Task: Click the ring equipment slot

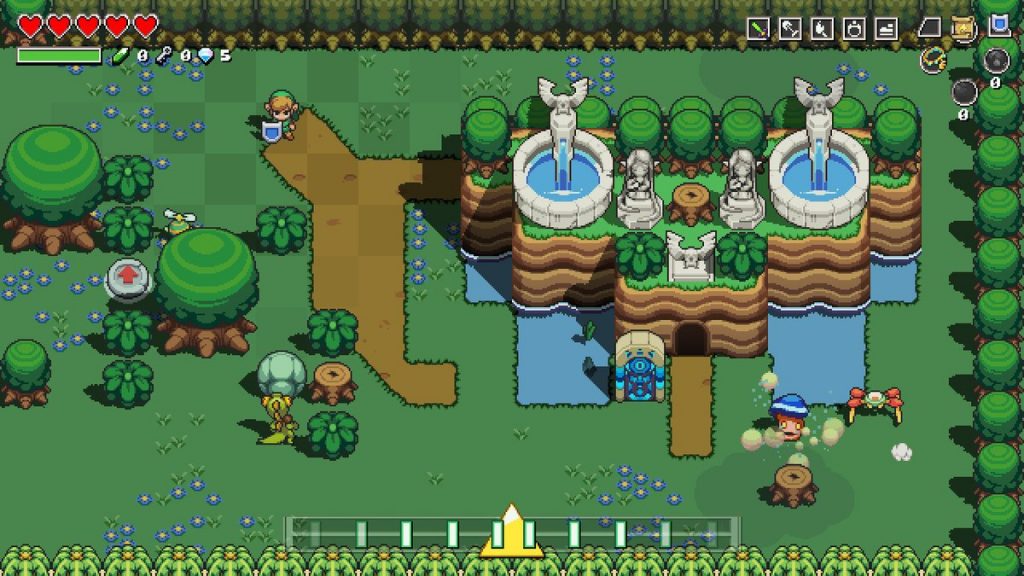Action: click(x=854, y=29)
